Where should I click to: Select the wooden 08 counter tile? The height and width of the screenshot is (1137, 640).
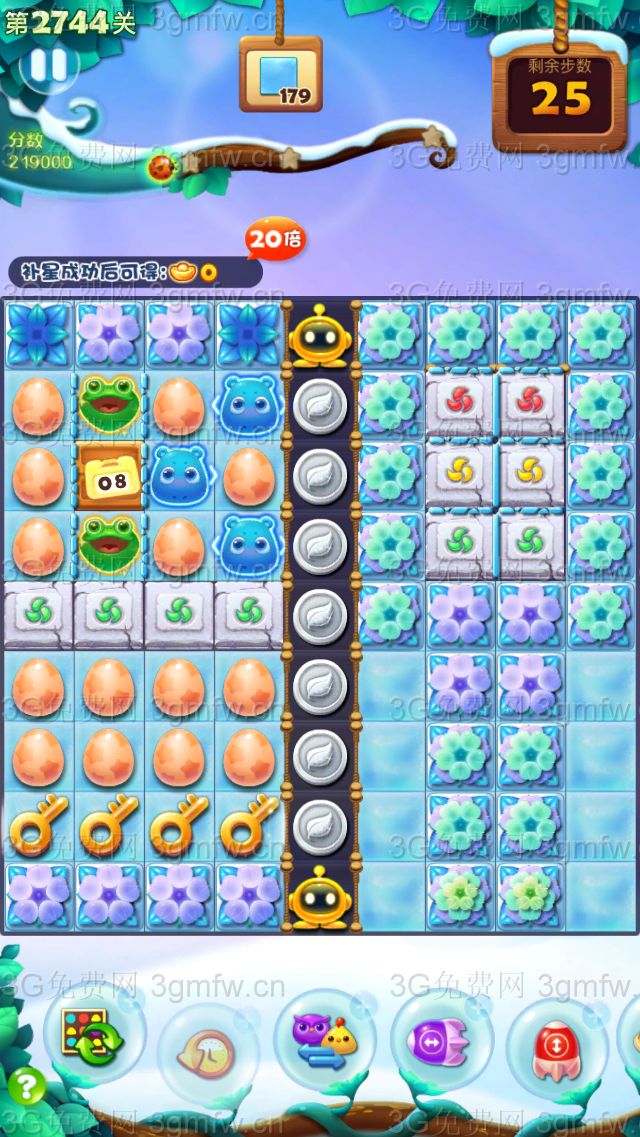tap(109, 477)
